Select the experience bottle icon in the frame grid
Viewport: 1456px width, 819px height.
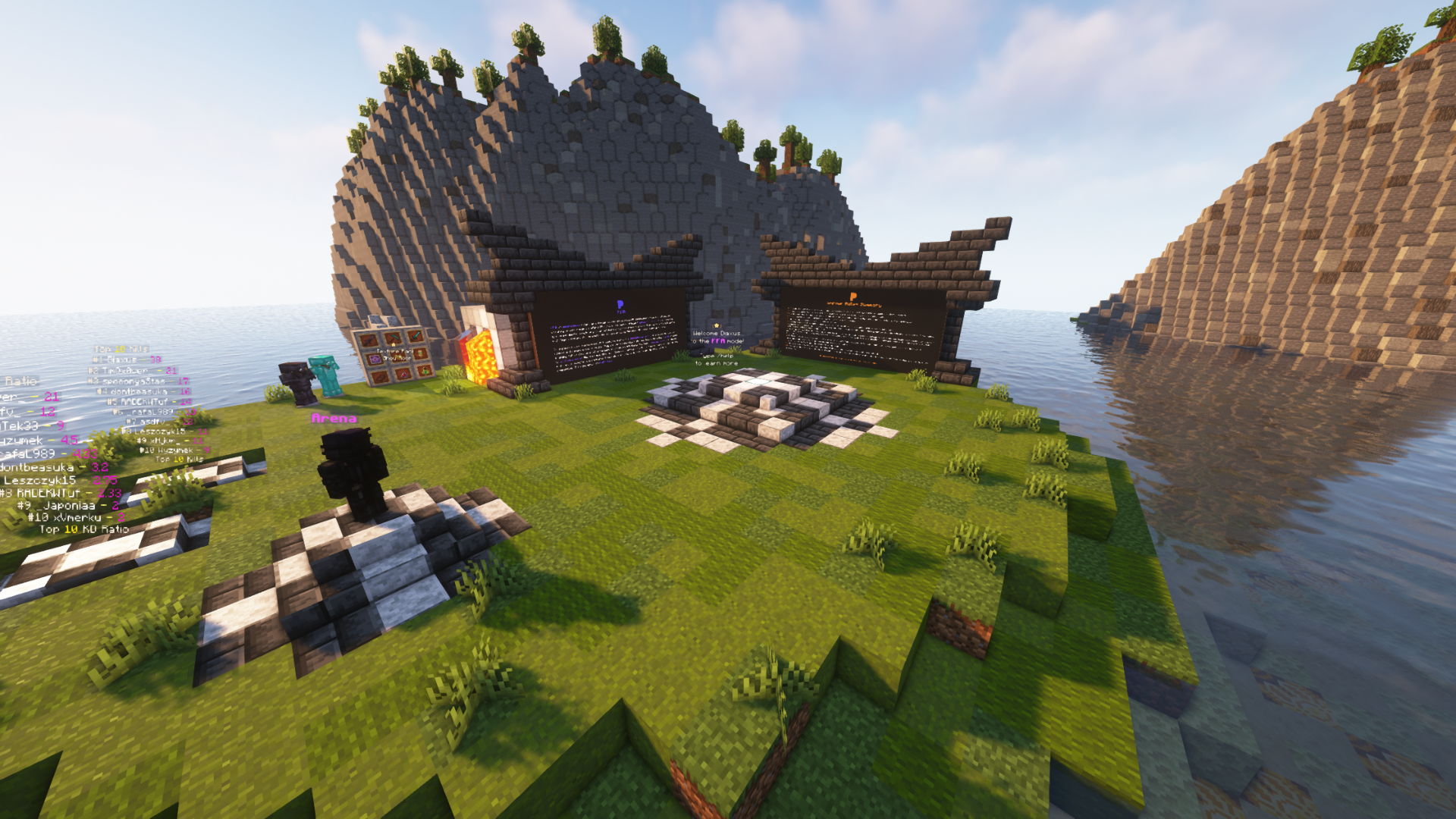pos(425,372)
